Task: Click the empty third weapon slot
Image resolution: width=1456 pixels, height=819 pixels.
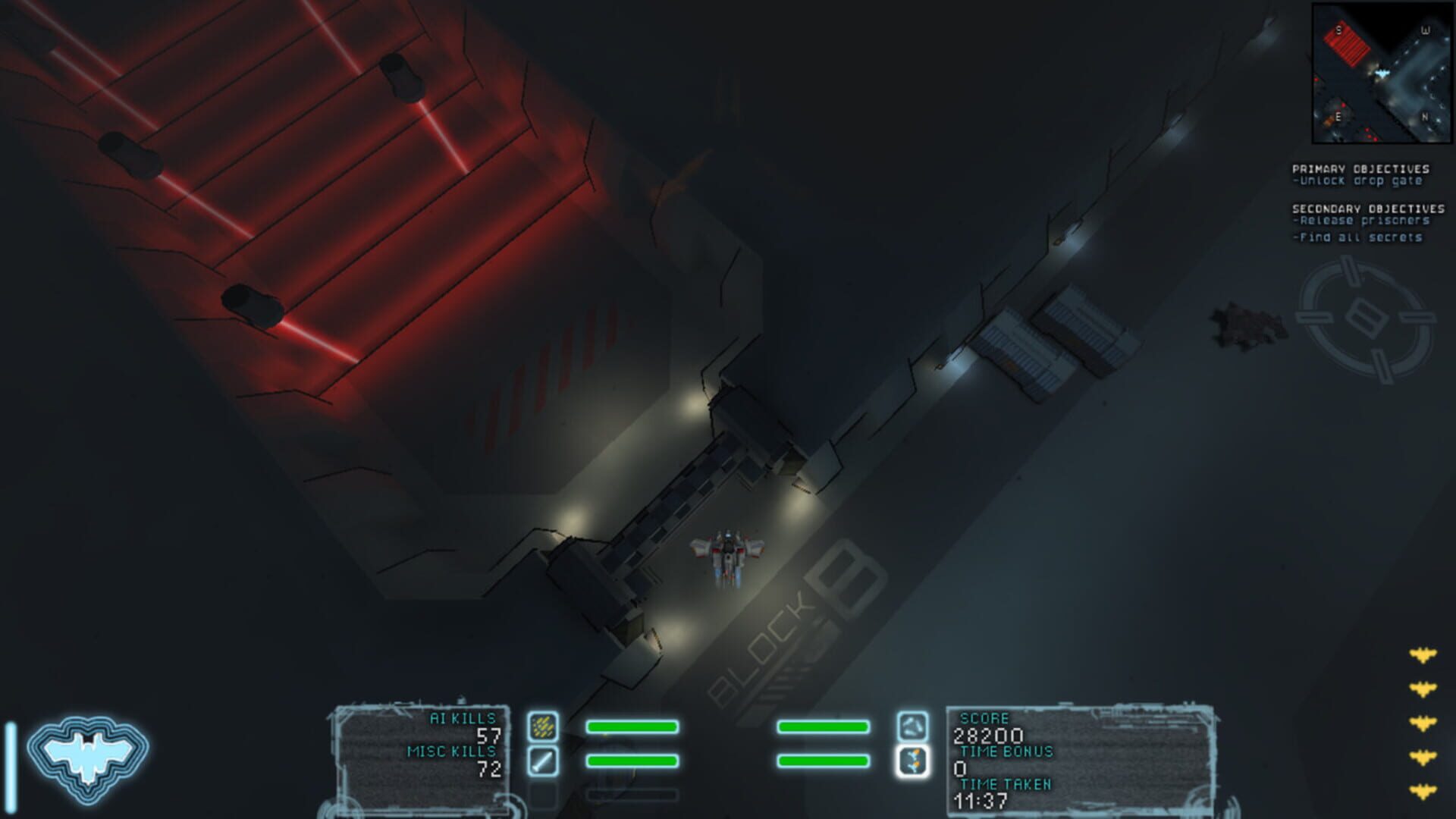Action: point(542,796)
